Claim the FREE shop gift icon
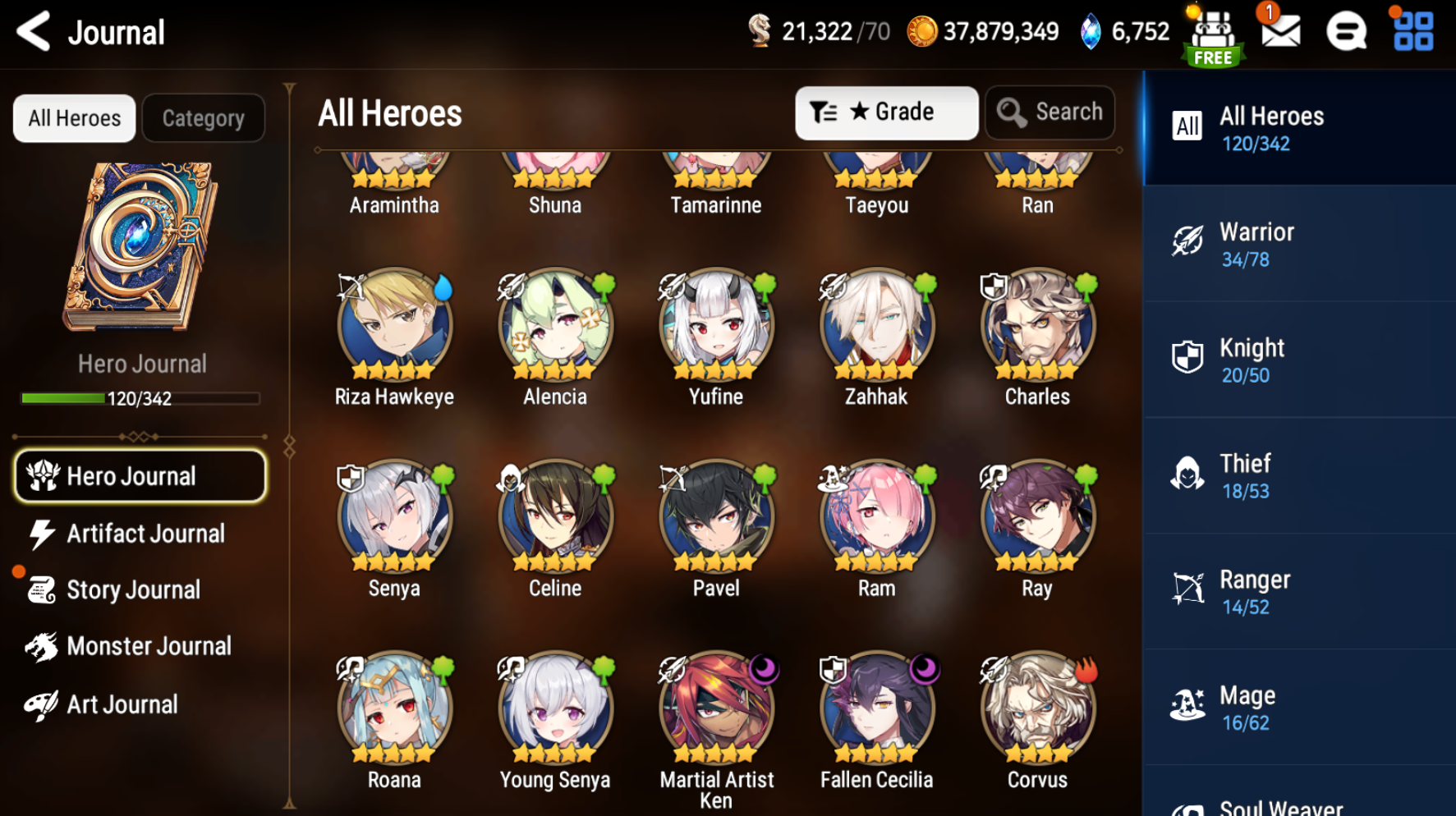Viewport: 1456px width, 816px height. pos(1213,37)
